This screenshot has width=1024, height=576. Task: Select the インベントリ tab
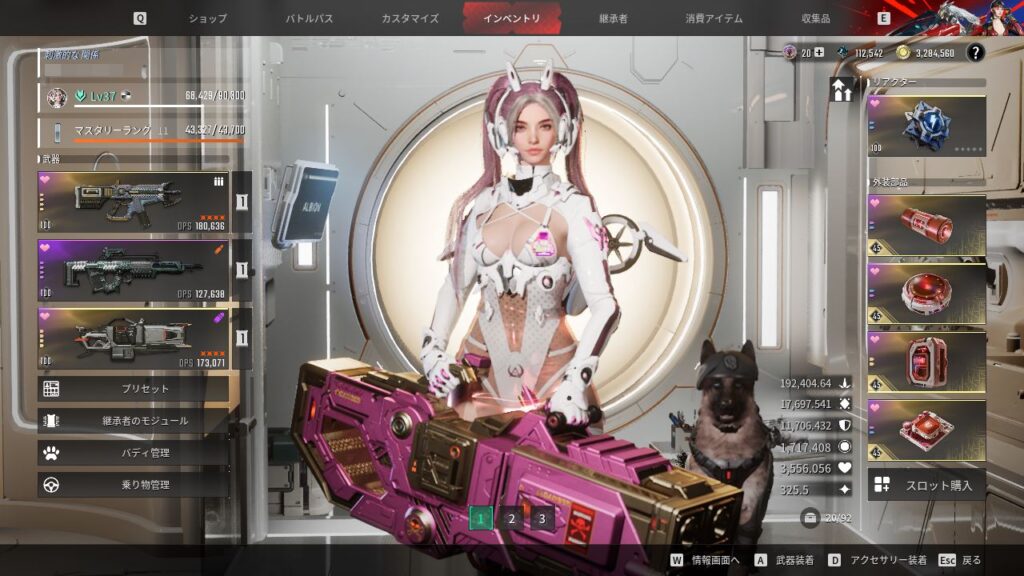(x=511, y=18)
